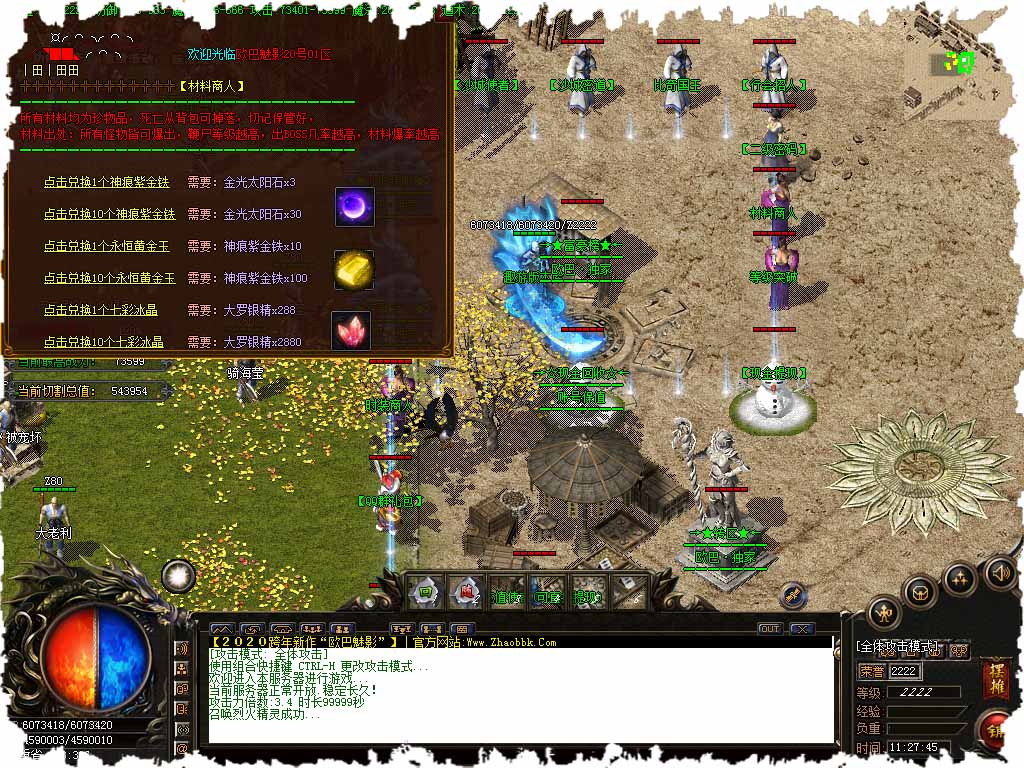Open the 摆摊 stall button
Image resolution: width=1024 pixels, height=768 pixels.
click(x=996, y=678)
